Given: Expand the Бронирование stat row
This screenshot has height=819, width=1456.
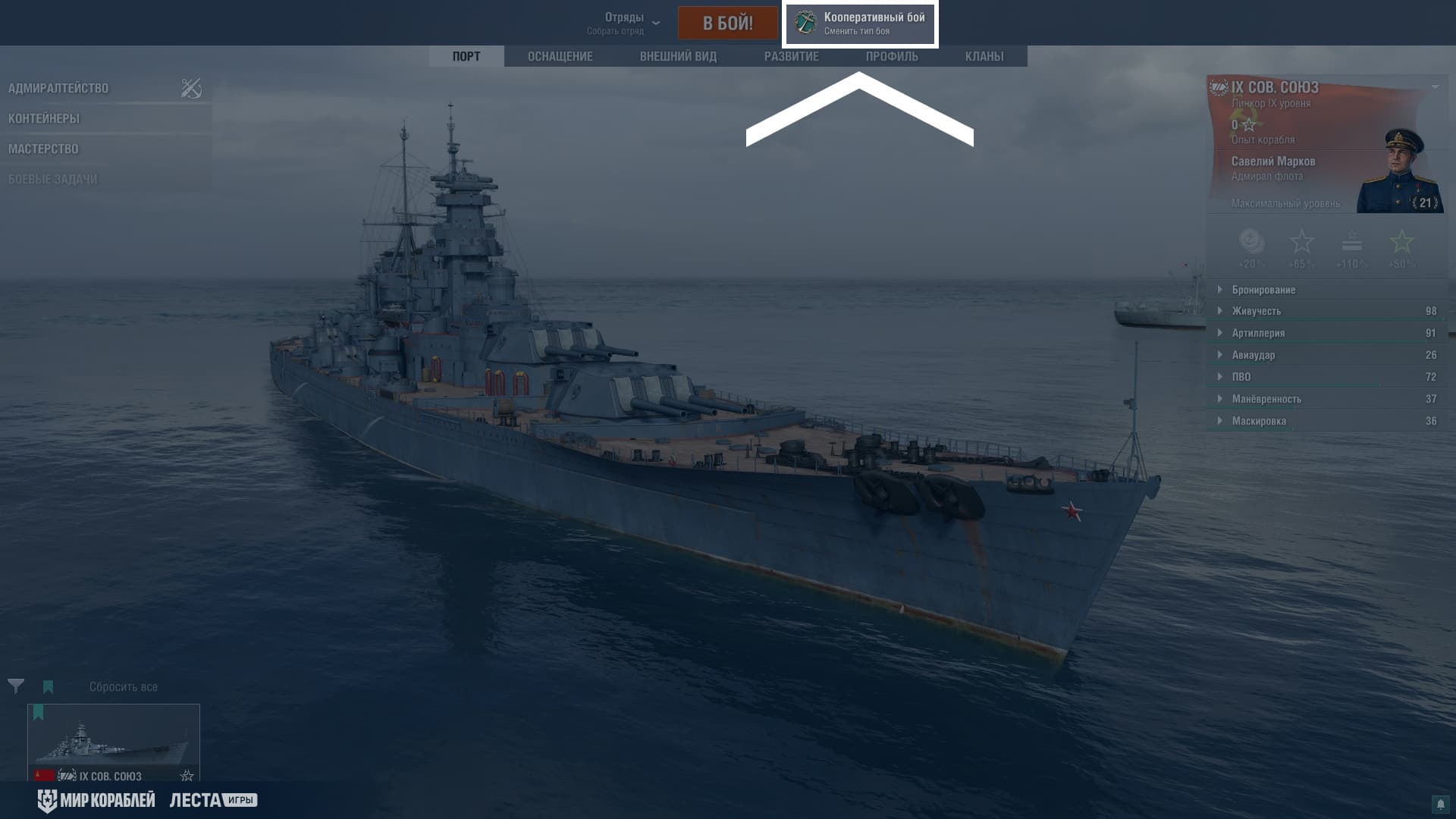Looking at the screenshot, I should point(1263,290).
